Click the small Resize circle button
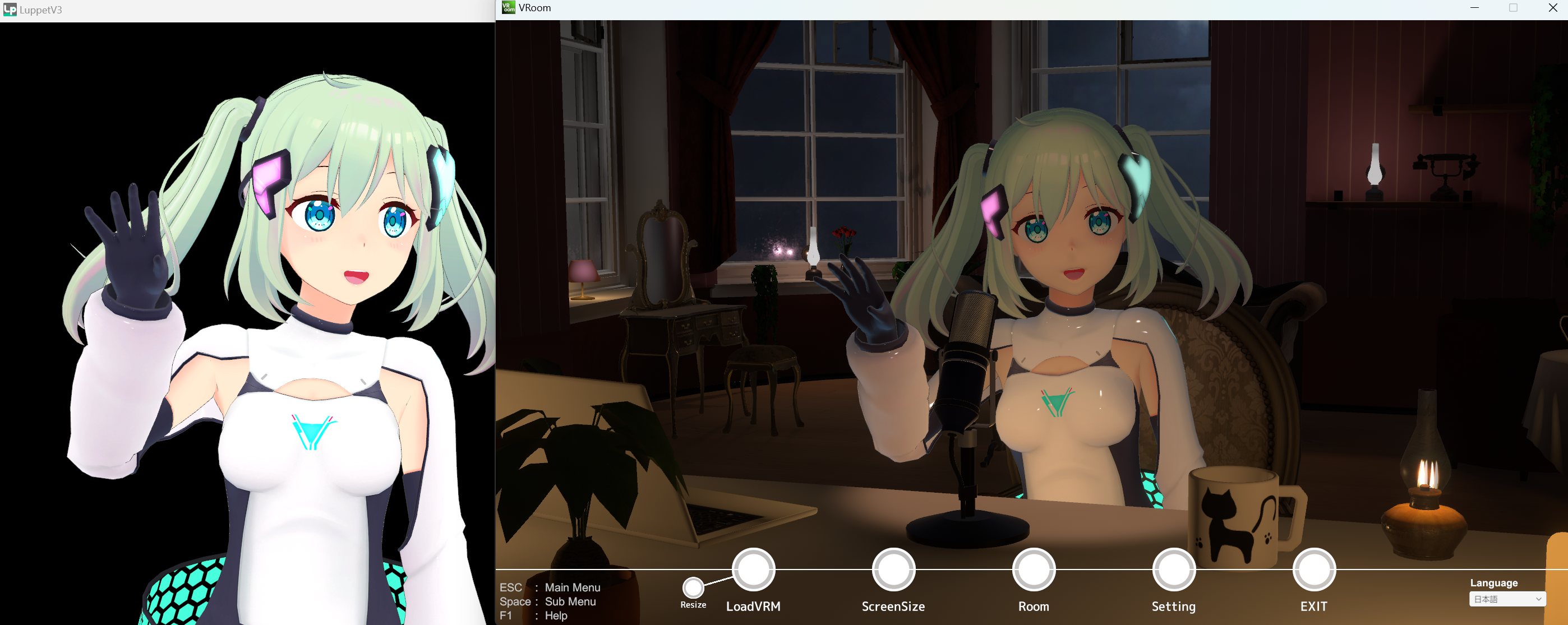The width and height of the screenshot is (1568, 625). coord(693,587)
